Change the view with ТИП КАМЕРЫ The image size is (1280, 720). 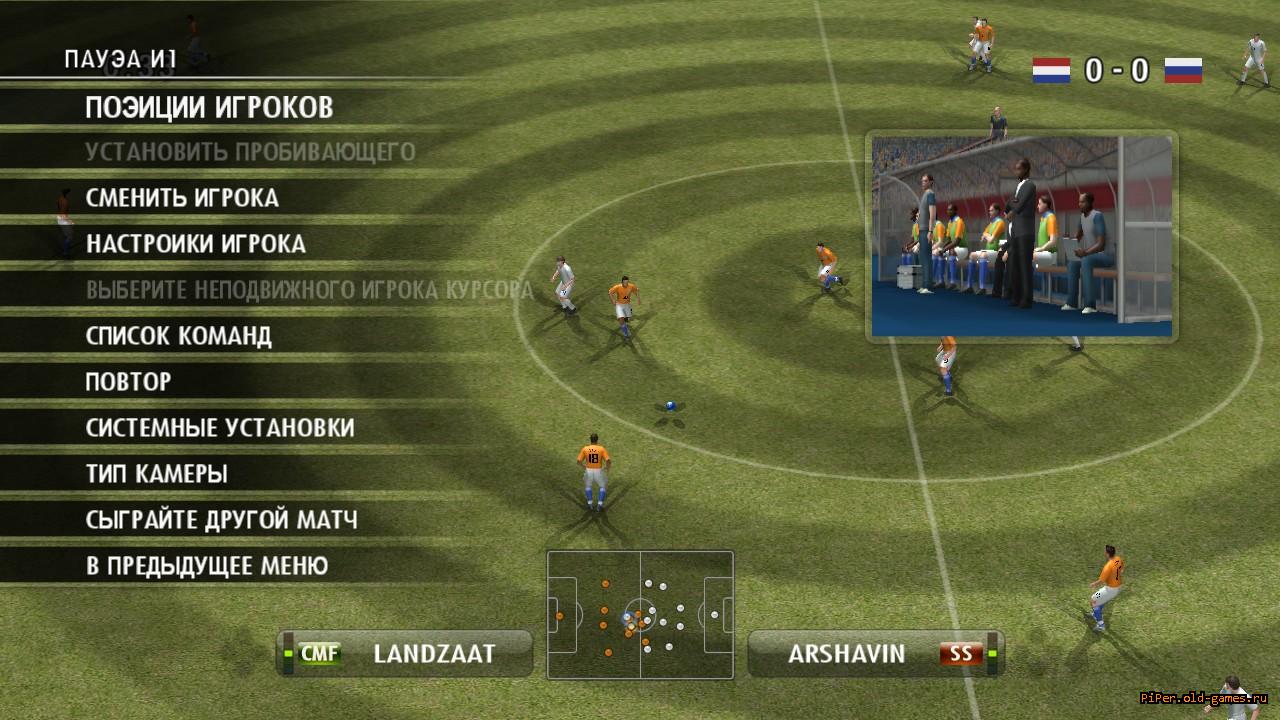pyautogui.click(x=157, y=474)
